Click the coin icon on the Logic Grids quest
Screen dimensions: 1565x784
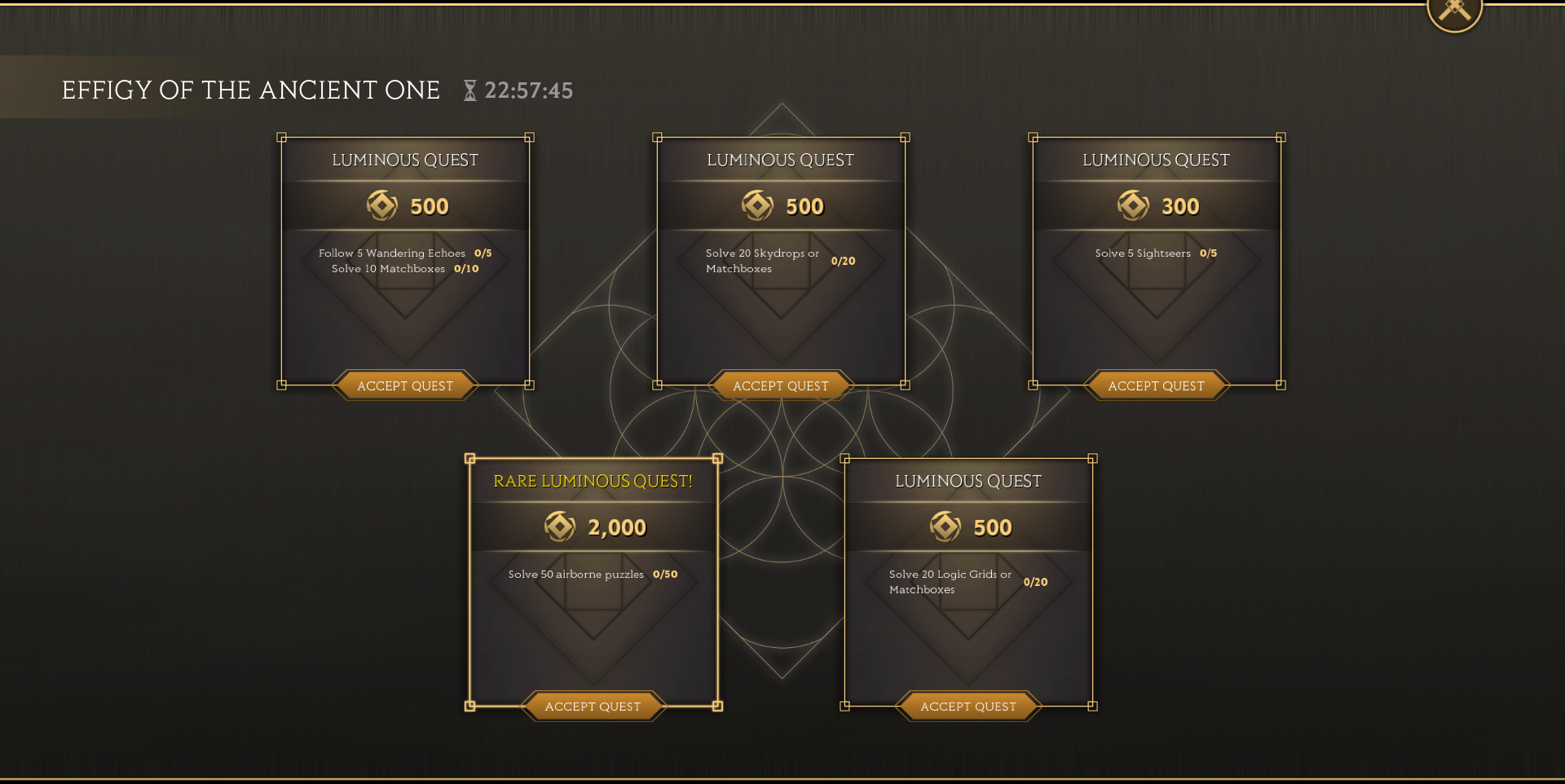pyautogui.click(x=946, y=526)
